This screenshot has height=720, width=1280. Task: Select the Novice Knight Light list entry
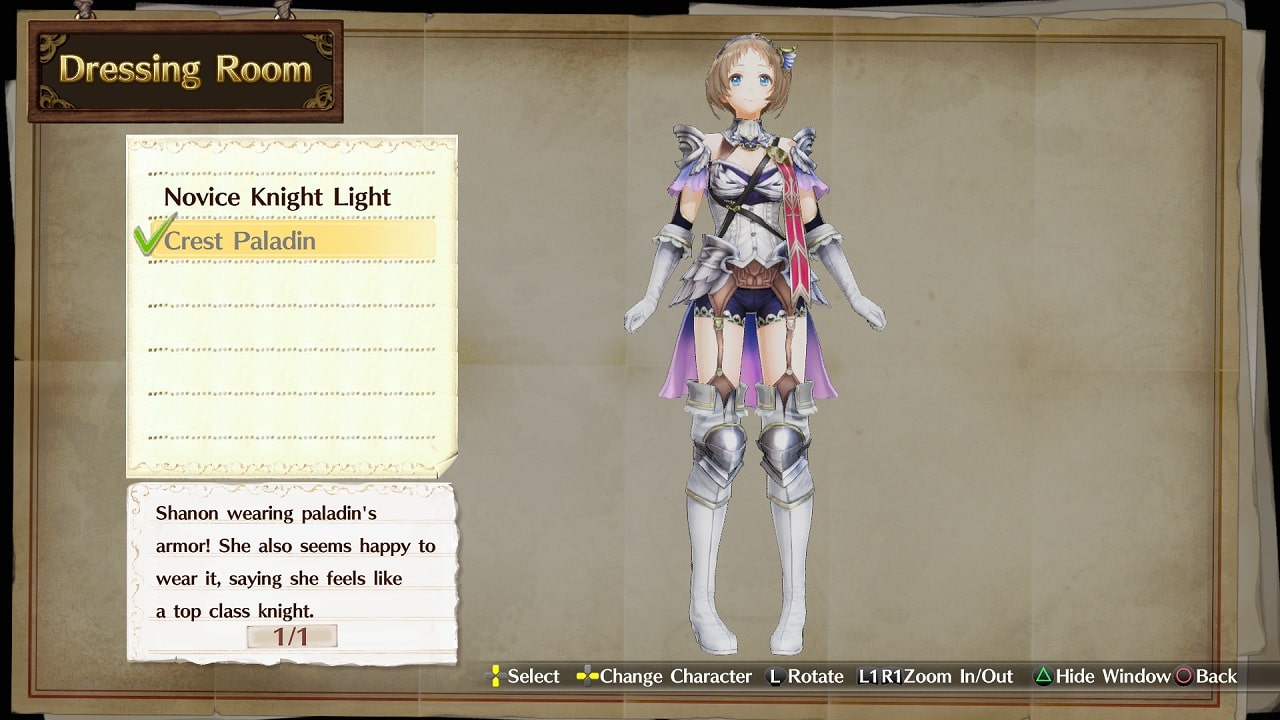click(x=277, y=197)
